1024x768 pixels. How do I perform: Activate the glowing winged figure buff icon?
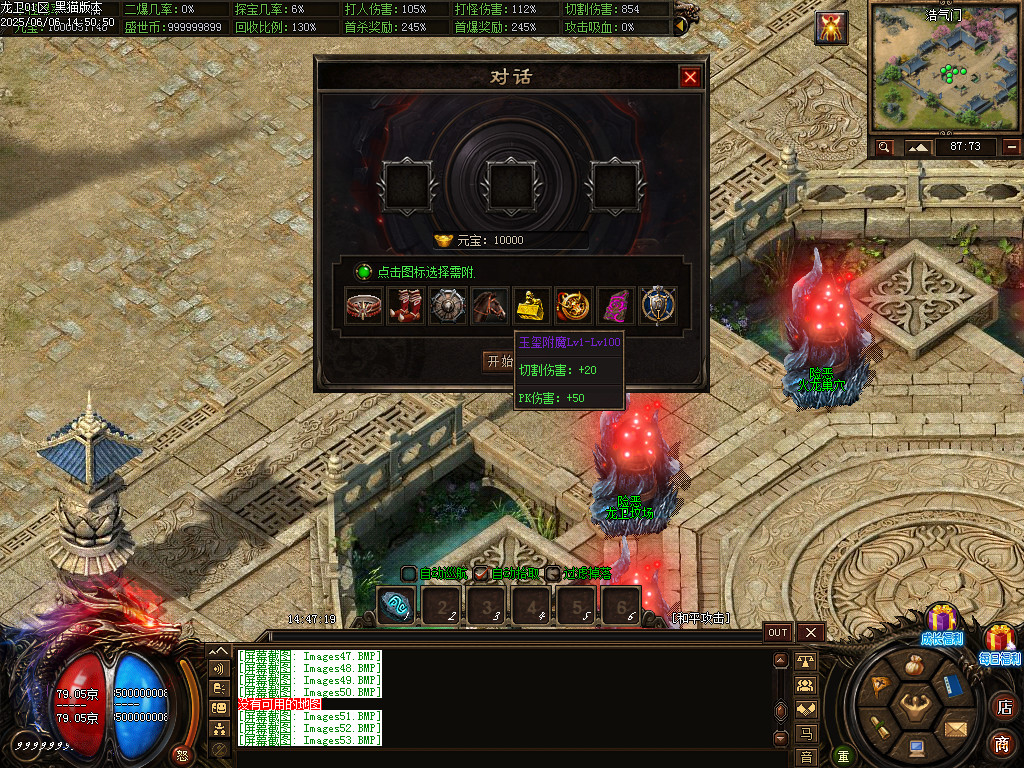tap(832, 27)
